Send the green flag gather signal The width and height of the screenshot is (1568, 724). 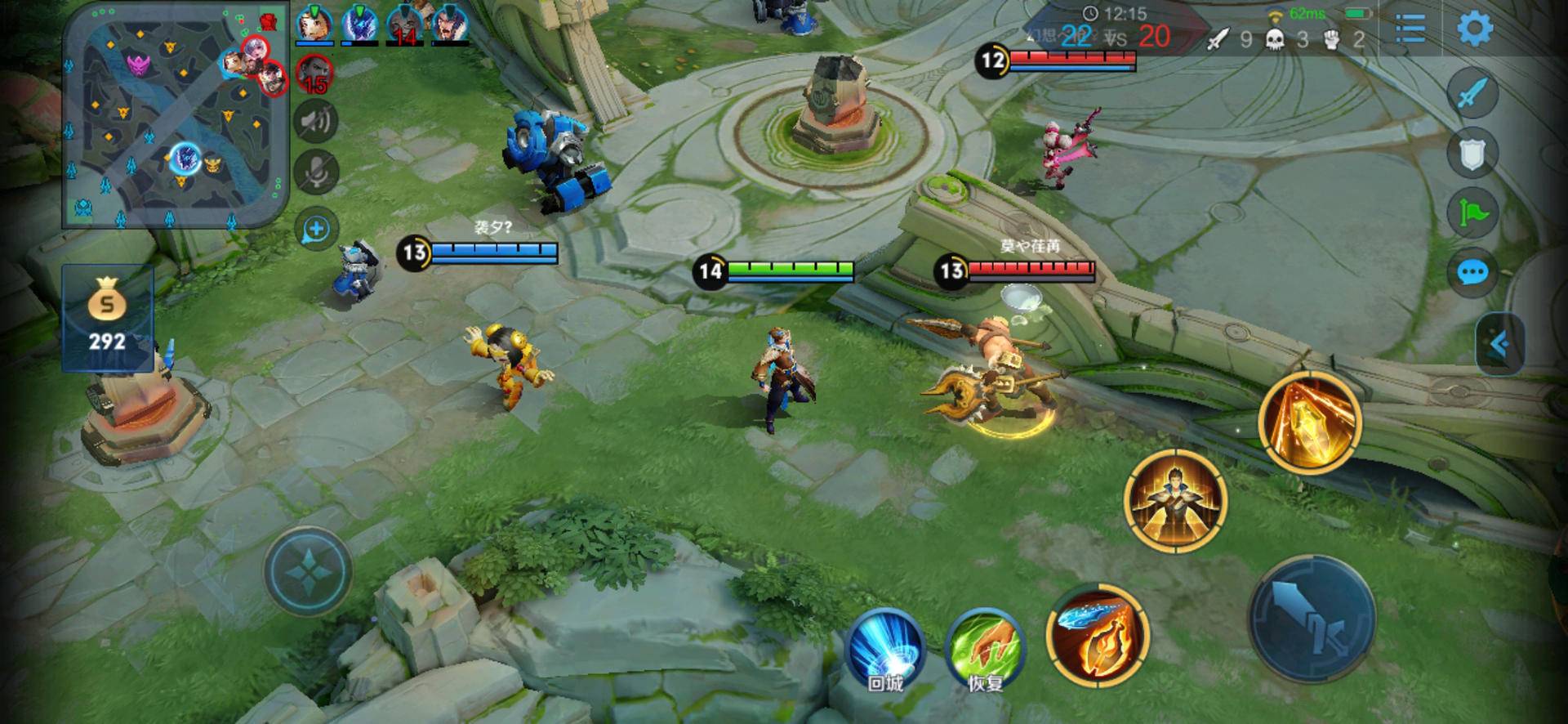tap(1472, 213)
